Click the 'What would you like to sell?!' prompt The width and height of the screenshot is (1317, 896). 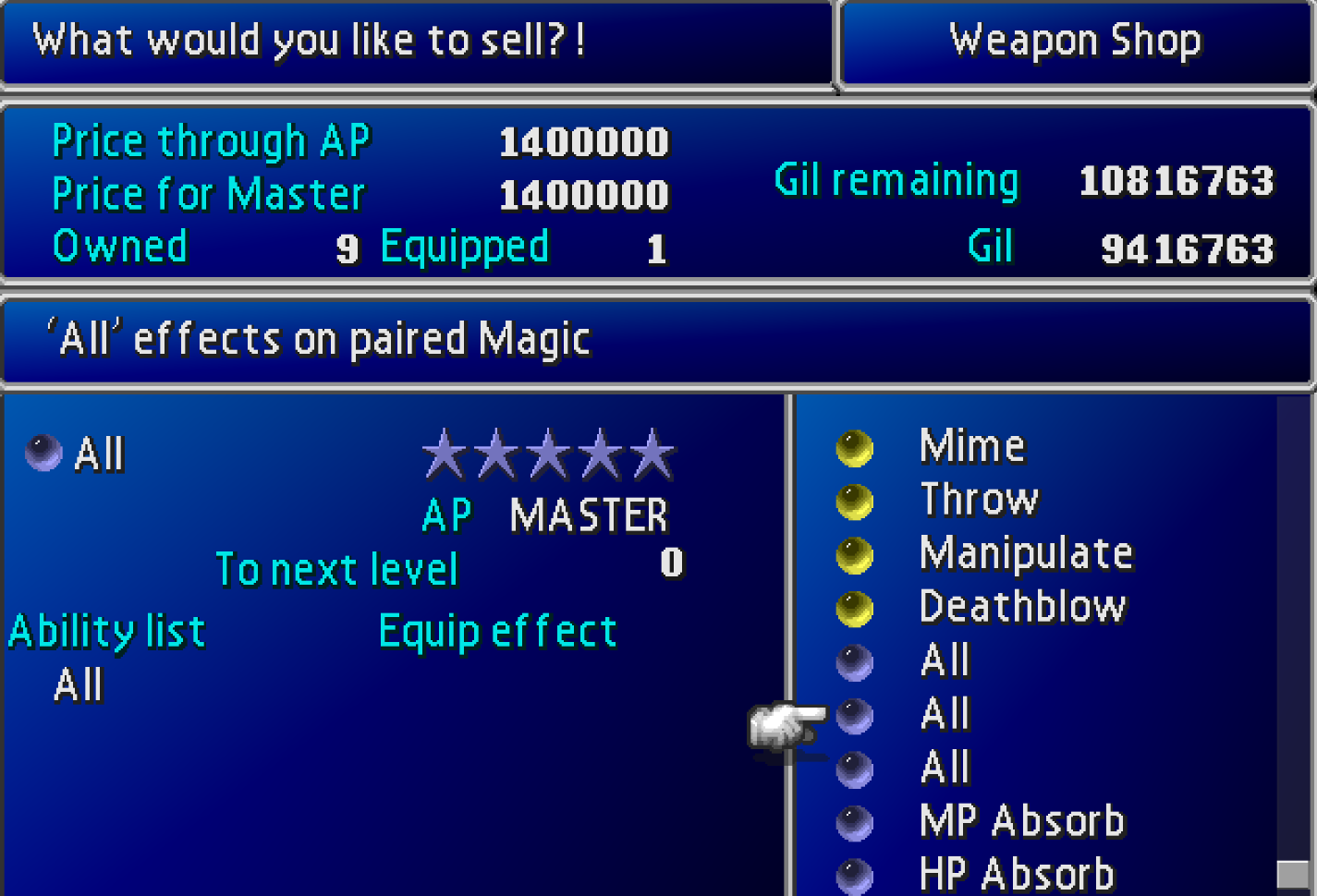pyautogui.click(x=305, y=40)
